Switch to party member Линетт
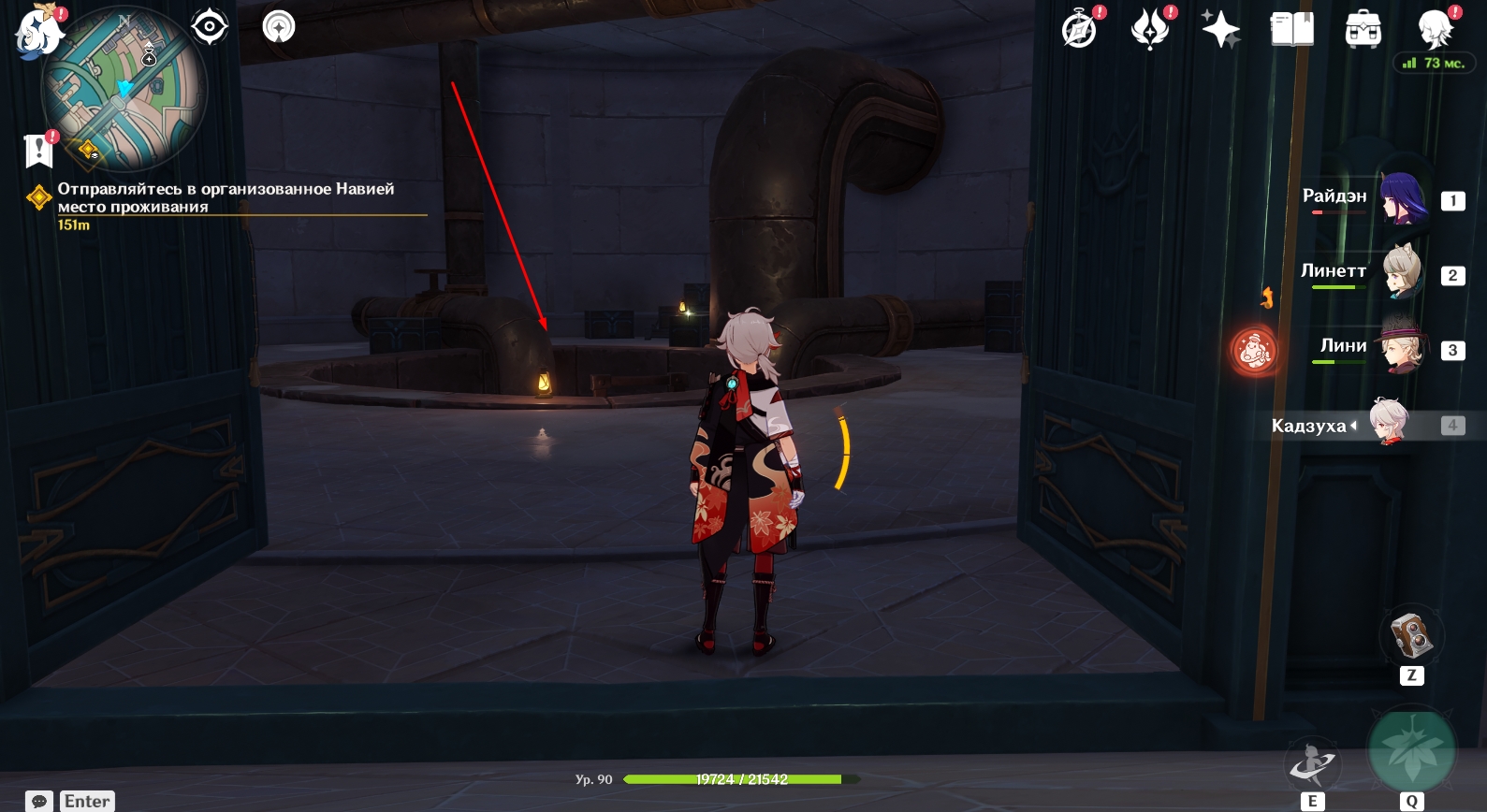 point(1402,272)
